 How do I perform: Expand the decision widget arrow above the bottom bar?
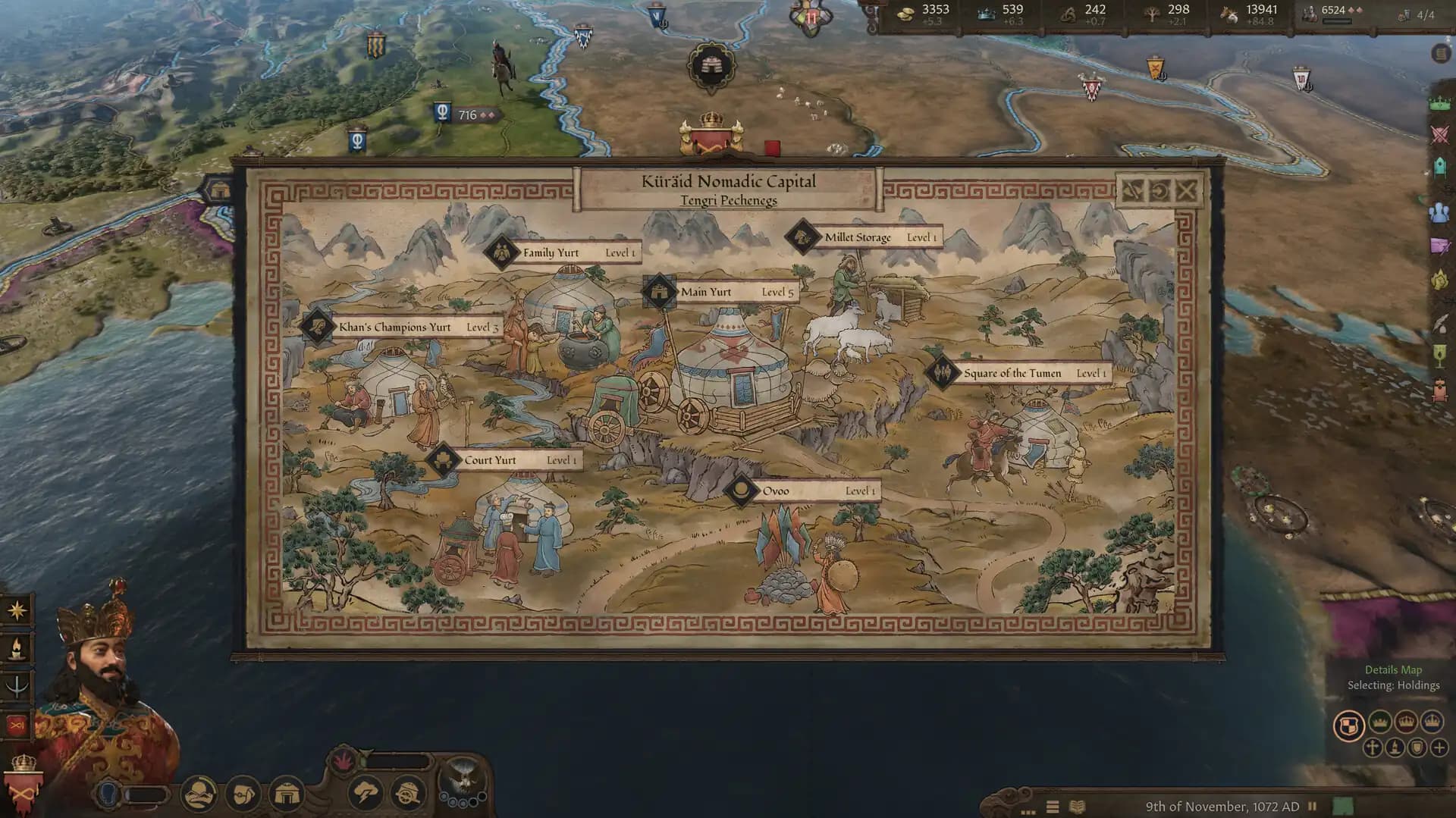(366, 753)
